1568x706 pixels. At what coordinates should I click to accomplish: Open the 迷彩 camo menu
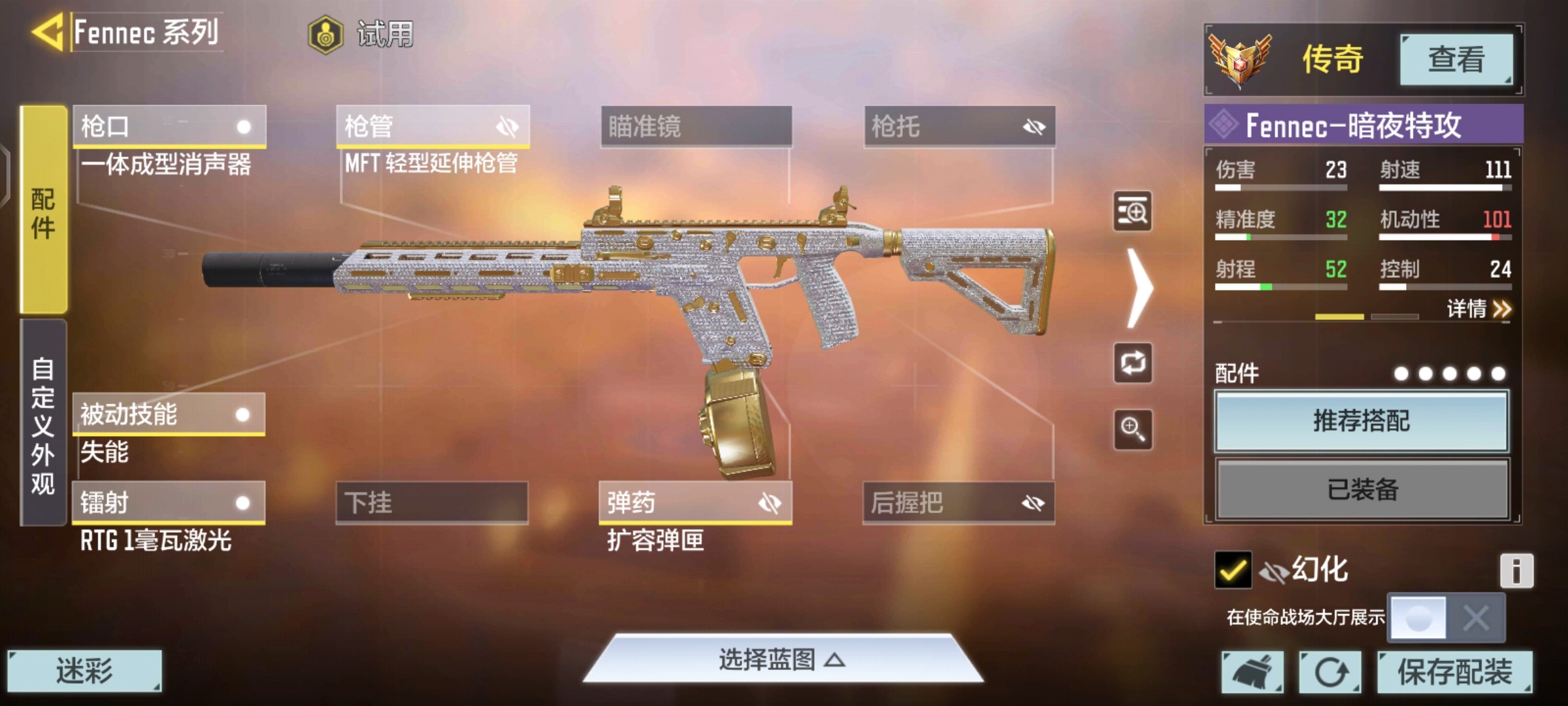[84, 671]
